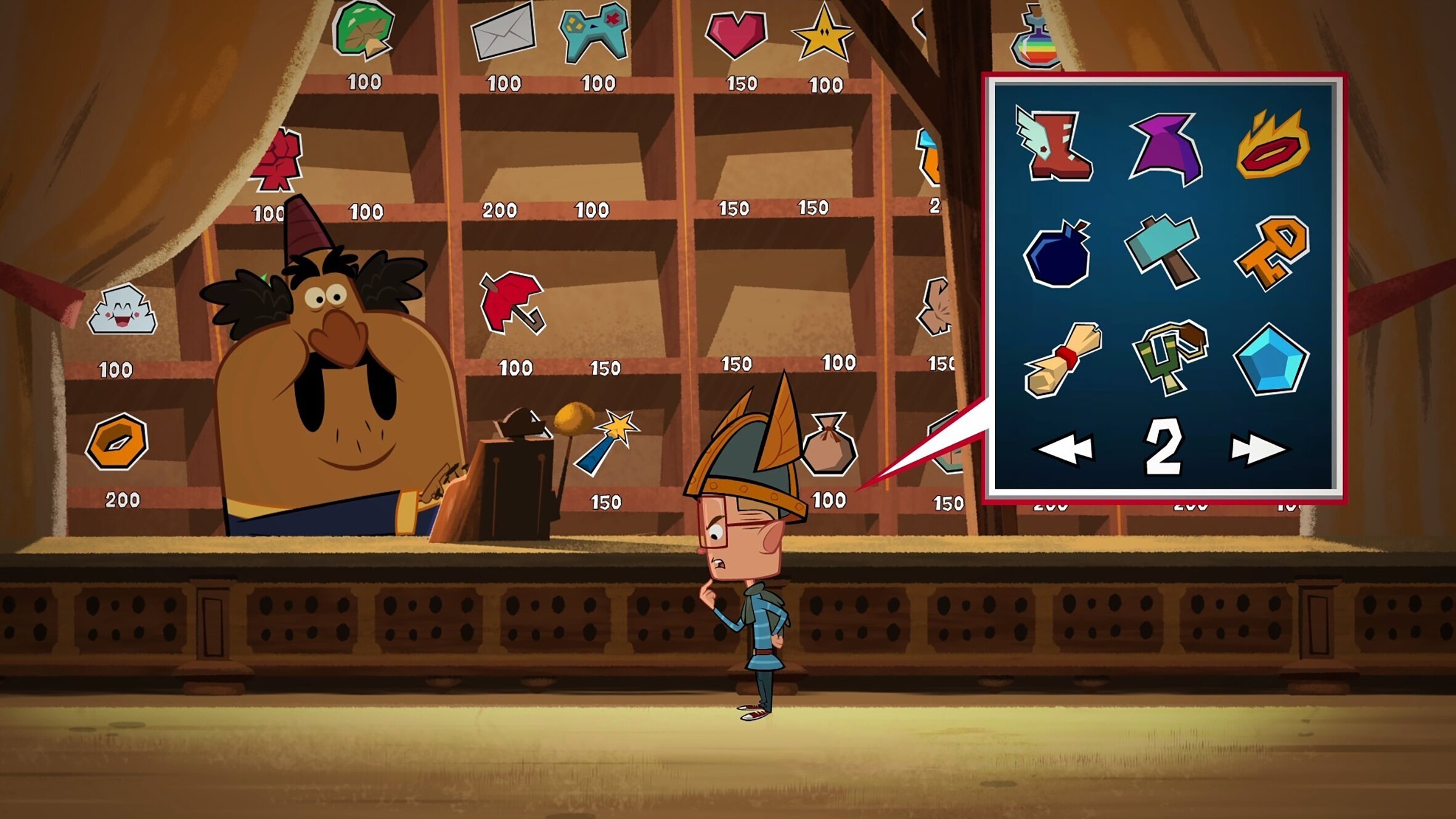1456x819 pixels.
Task: Select the orange key item
Action: tap(1272, 251)
